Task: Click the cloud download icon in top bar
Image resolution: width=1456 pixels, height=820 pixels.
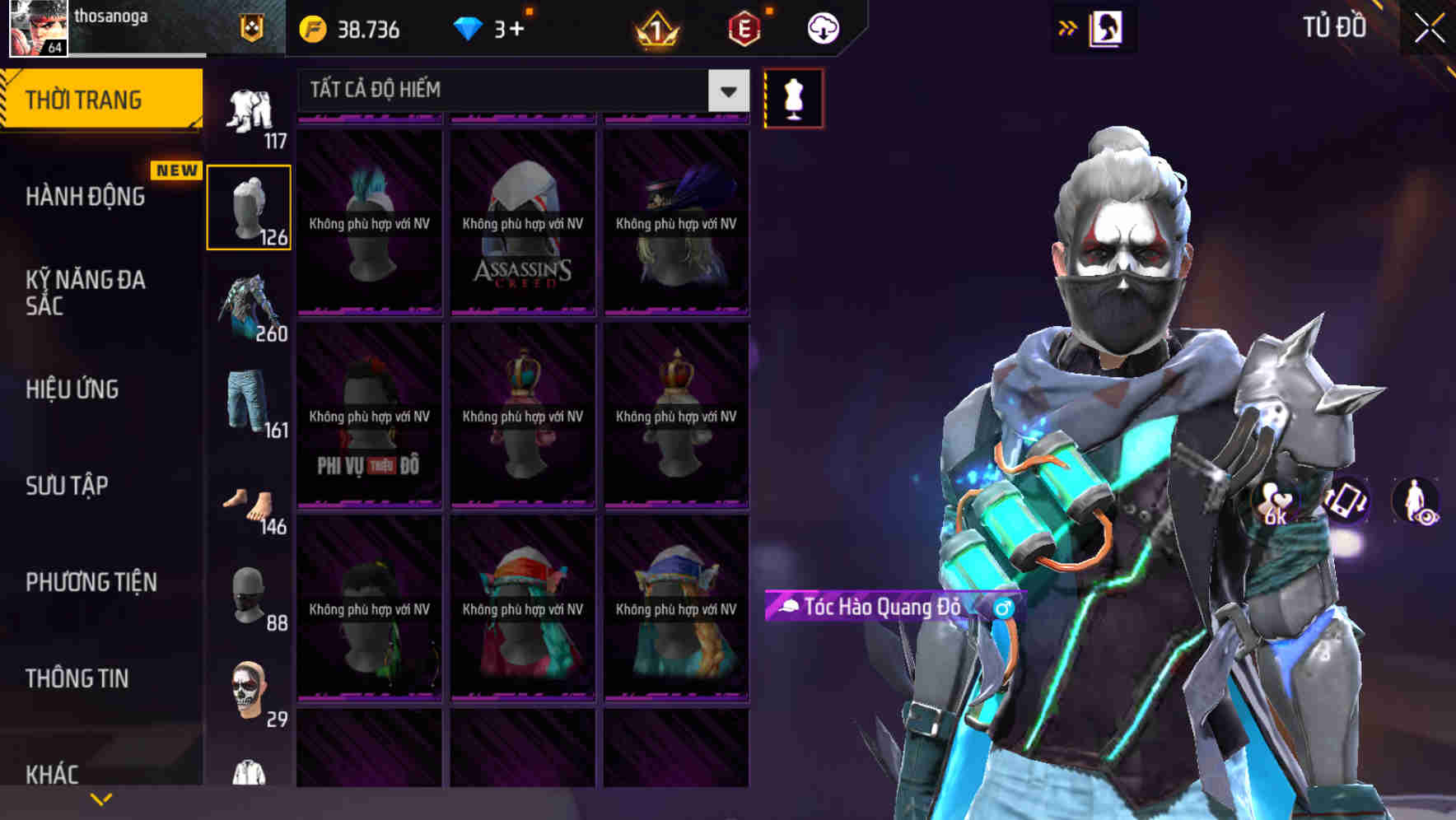Action: tap(821, 27)
